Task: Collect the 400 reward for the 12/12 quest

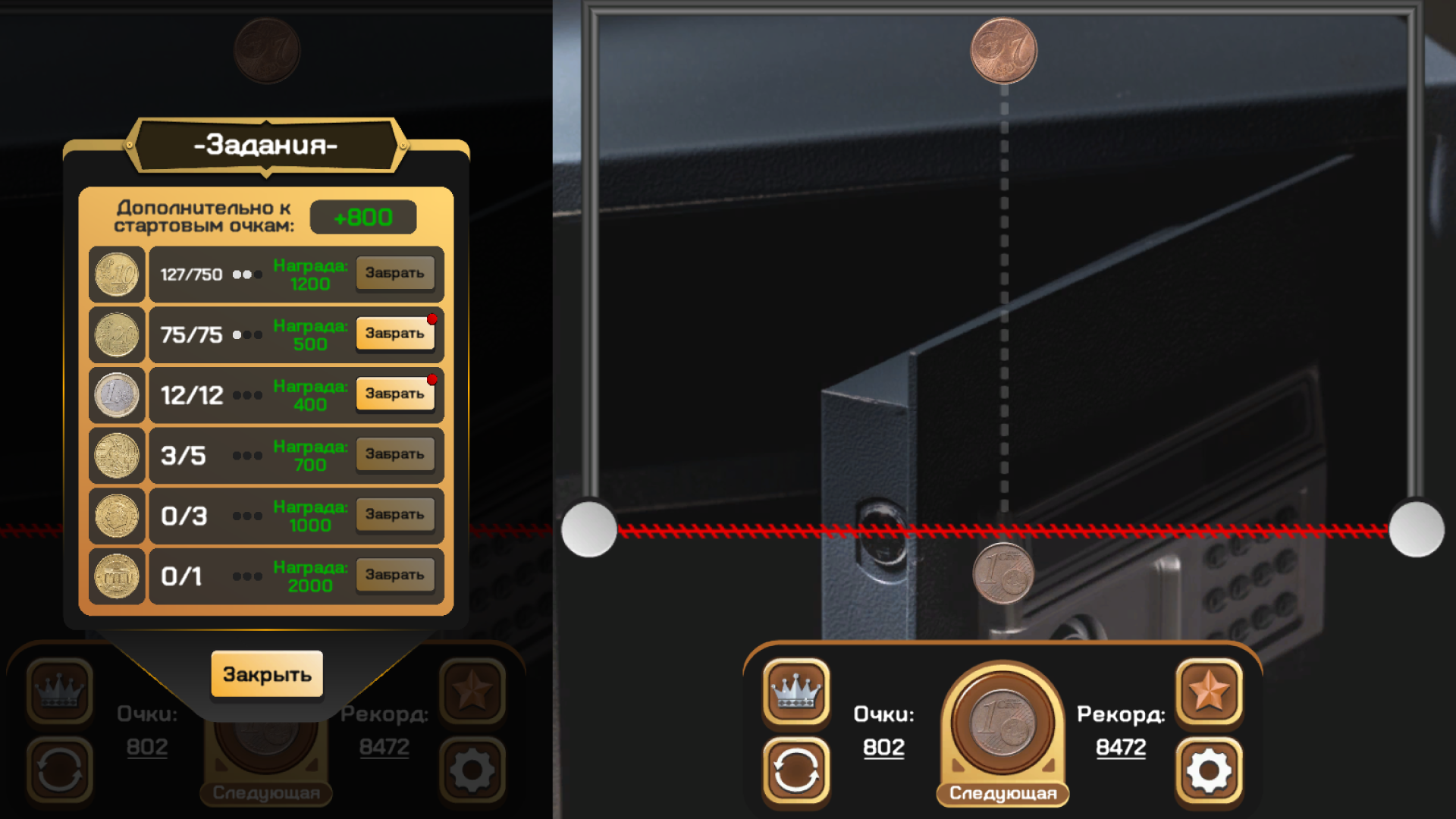Action: [x=395, y=394]
